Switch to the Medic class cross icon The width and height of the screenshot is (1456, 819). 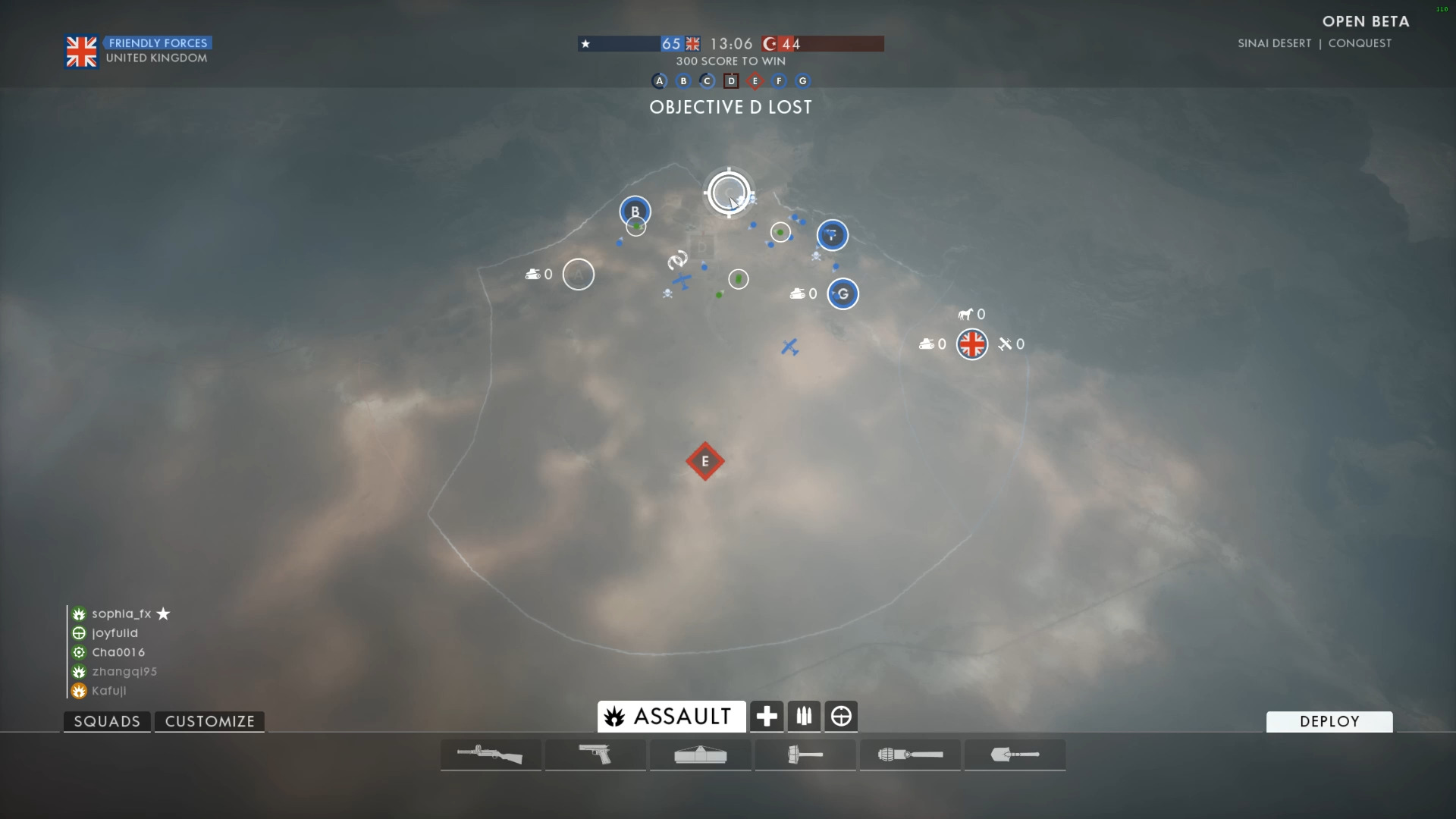pos(766,717)
